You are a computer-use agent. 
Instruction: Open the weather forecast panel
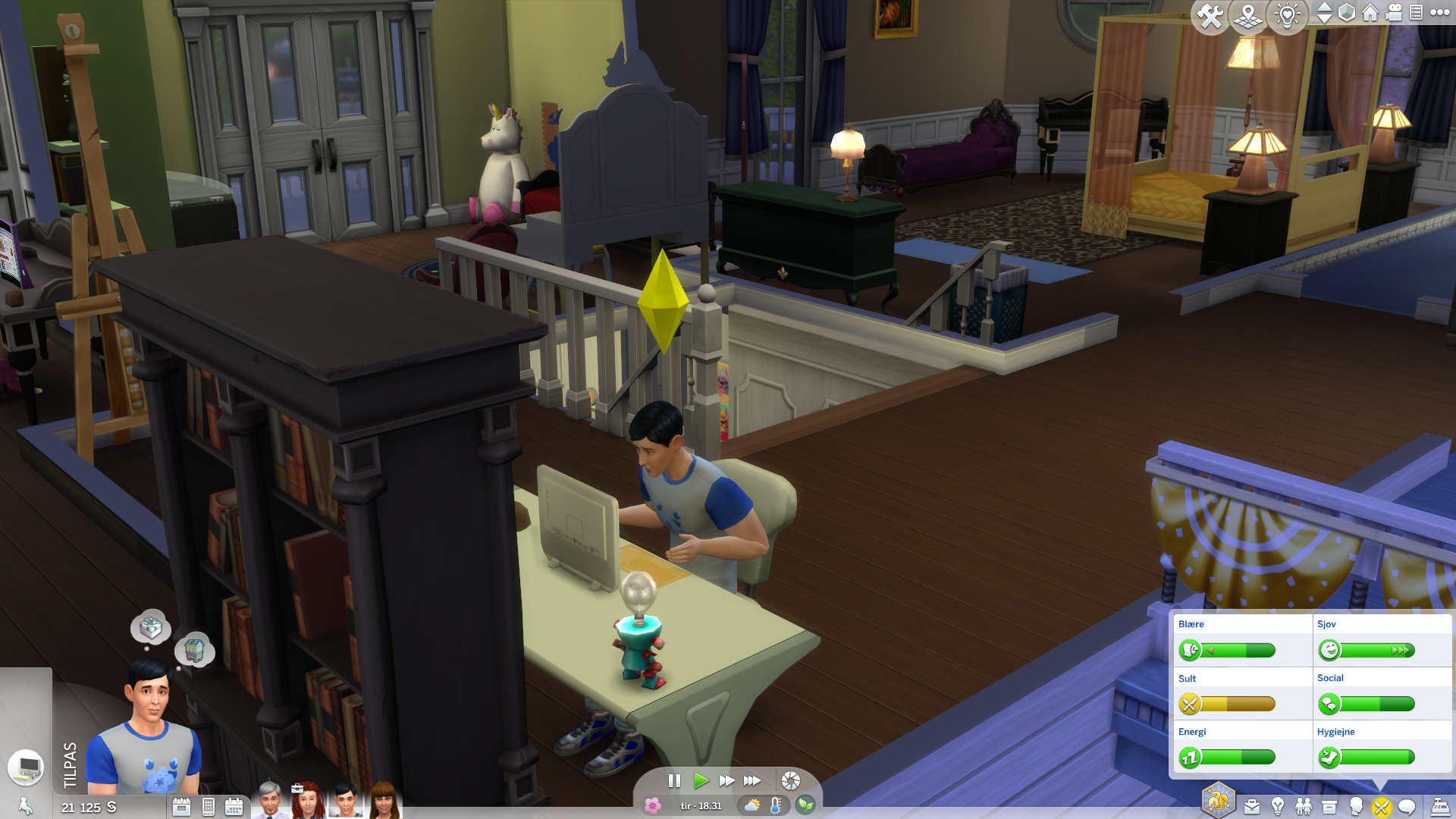pos(752,805)
